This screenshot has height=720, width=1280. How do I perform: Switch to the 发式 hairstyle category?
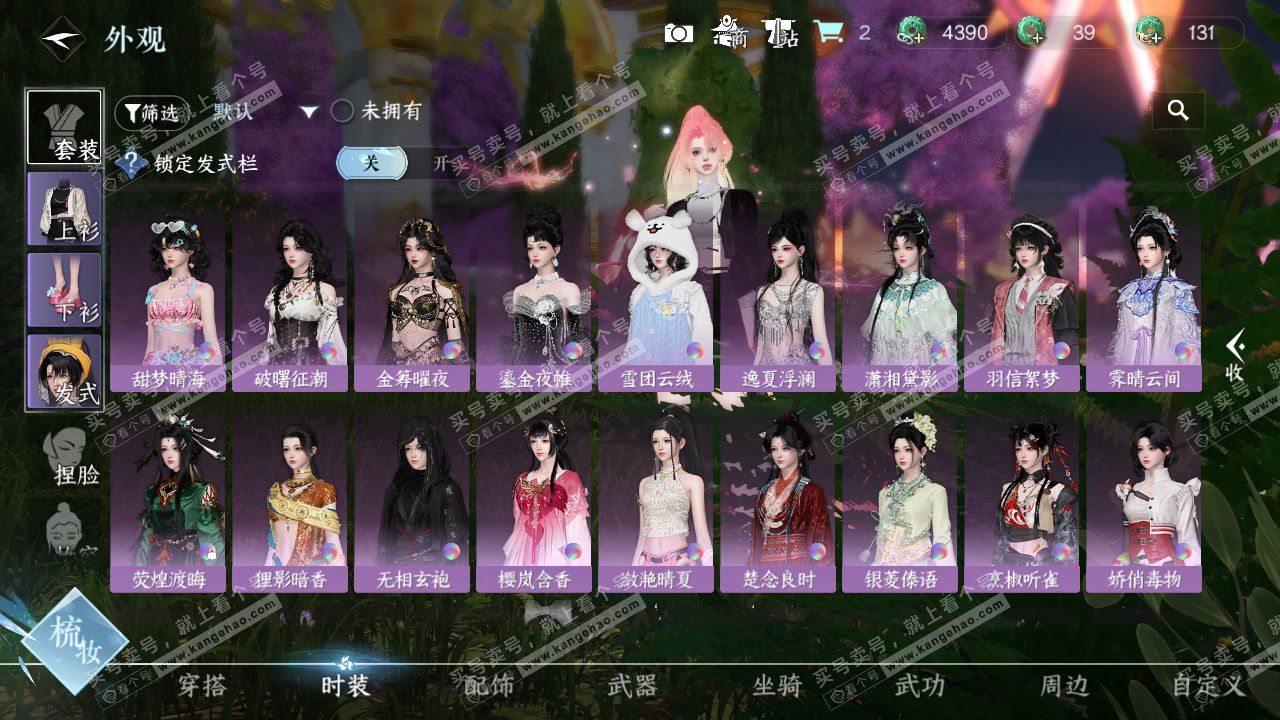65,371
